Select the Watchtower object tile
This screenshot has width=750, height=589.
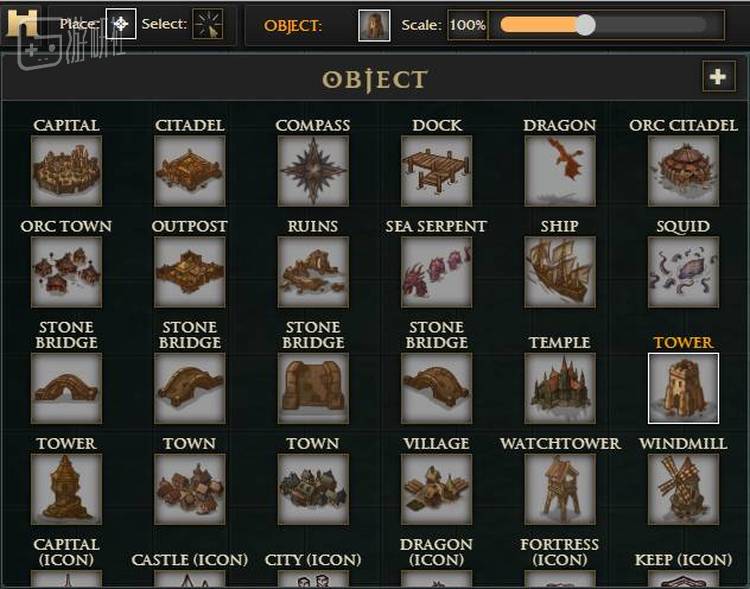pyautogui.click(x=560, y=489)
